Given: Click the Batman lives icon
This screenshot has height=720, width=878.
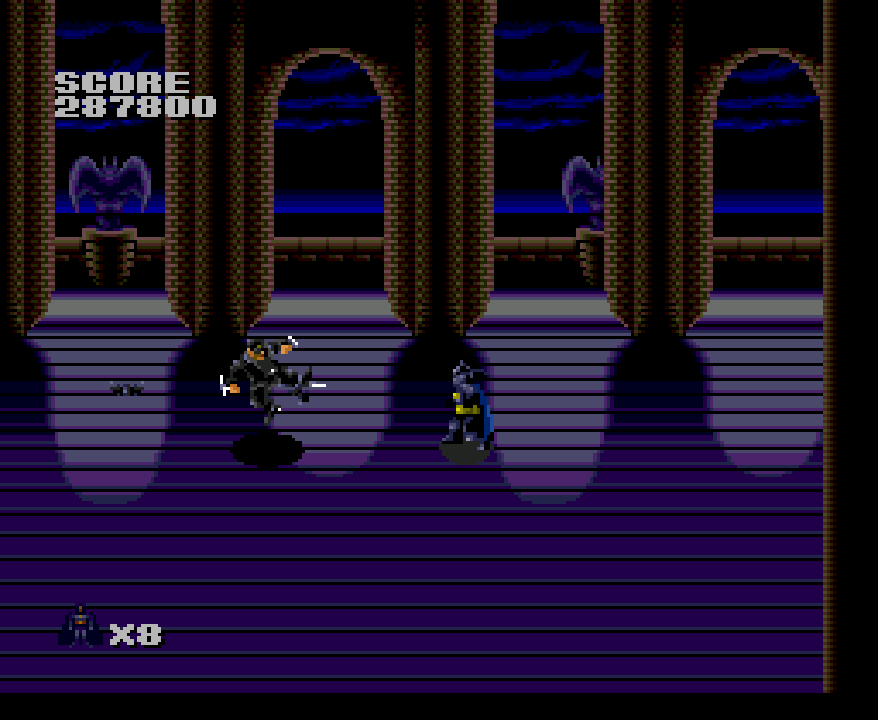Looking at the screenshot, I should 80,627.
